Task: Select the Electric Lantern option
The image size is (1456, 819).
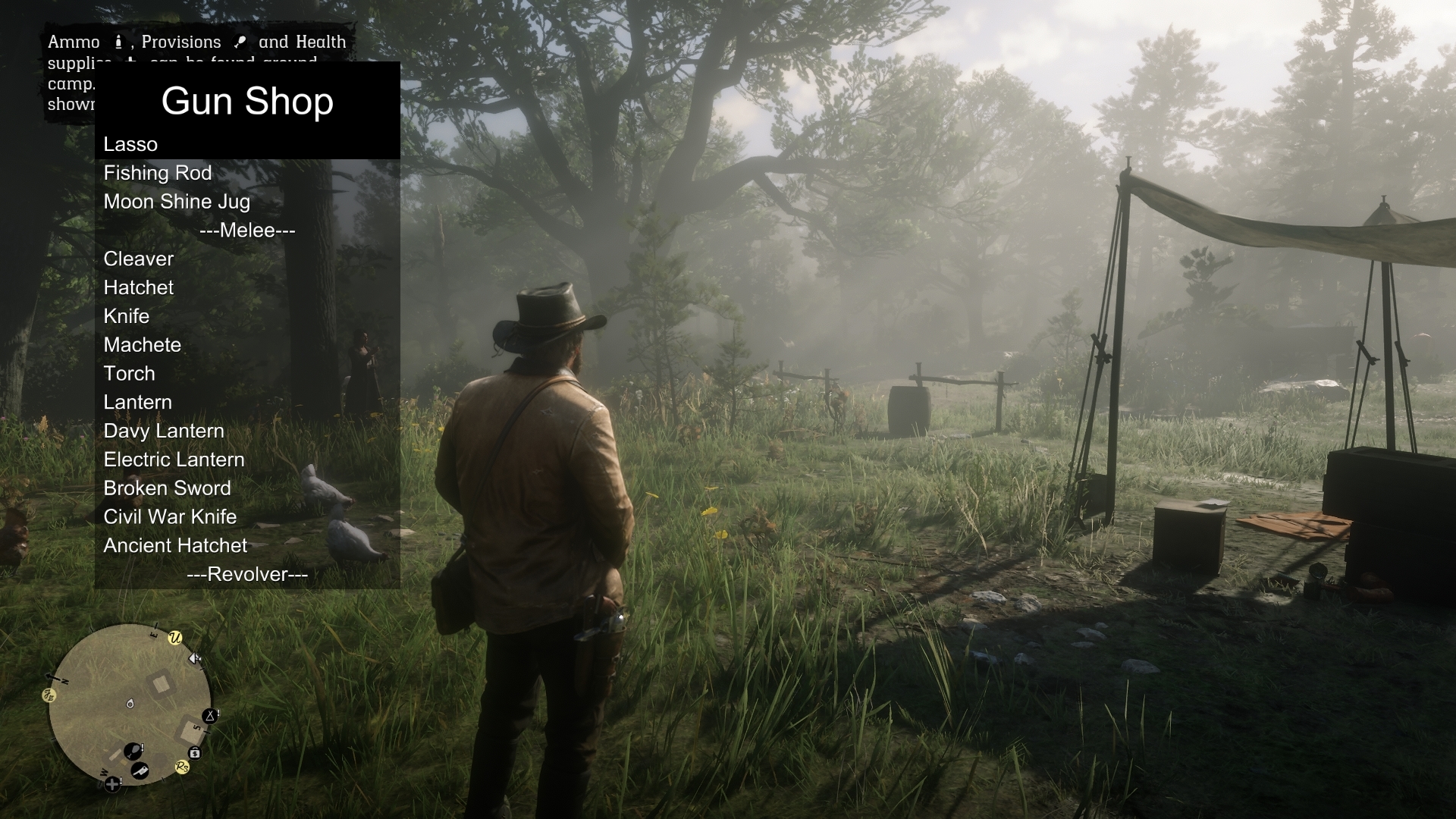Action: tap(174, 460)
